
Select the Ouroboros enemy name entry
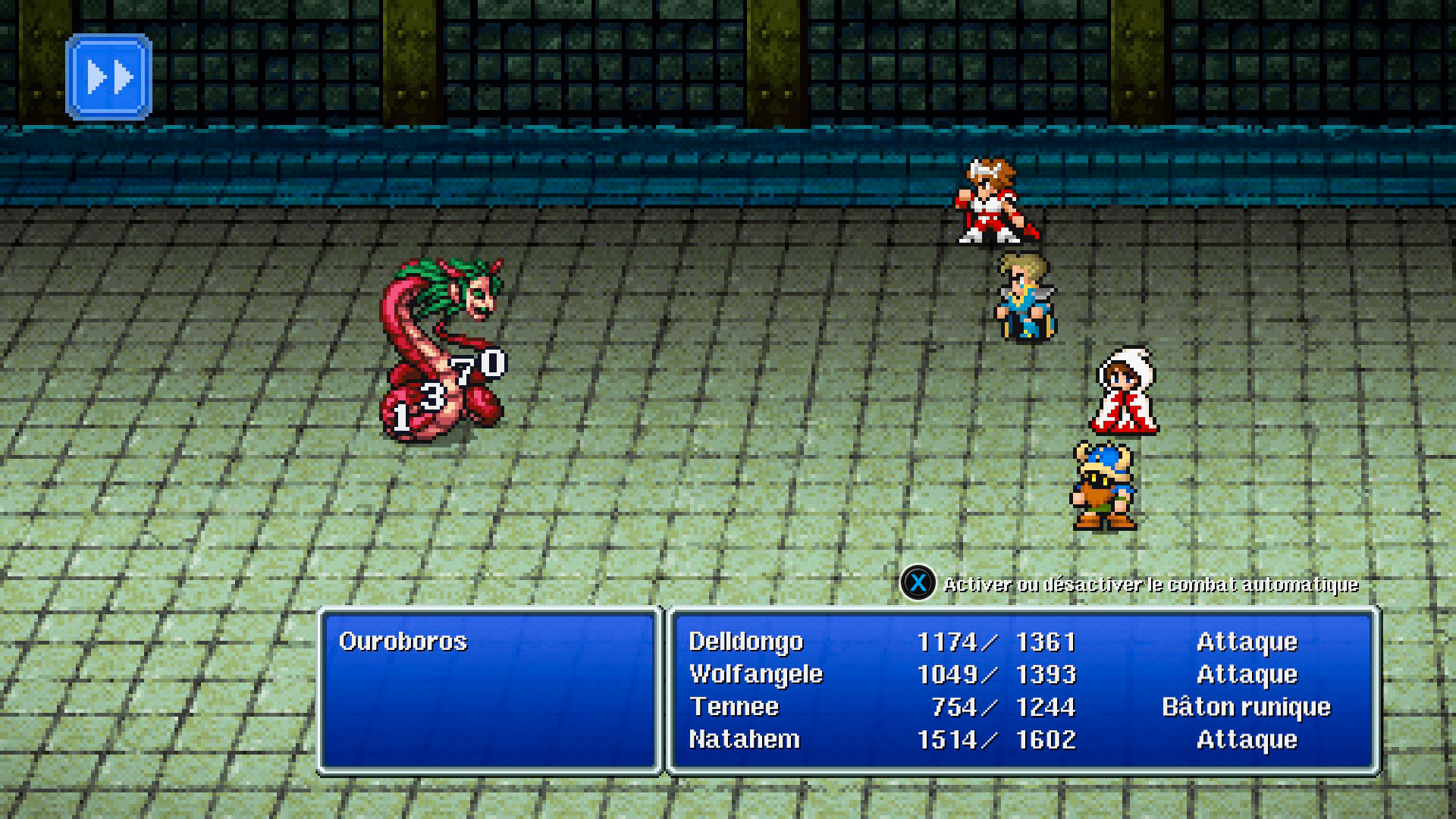(403, 642)
